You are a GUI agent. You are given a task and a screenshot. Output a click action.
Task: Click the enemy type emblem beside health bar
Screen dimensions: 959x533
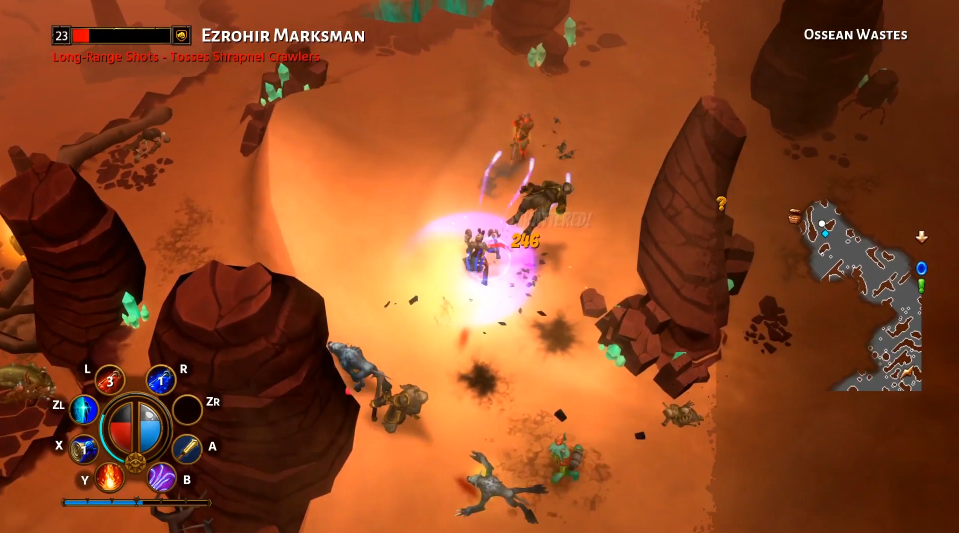181,35
